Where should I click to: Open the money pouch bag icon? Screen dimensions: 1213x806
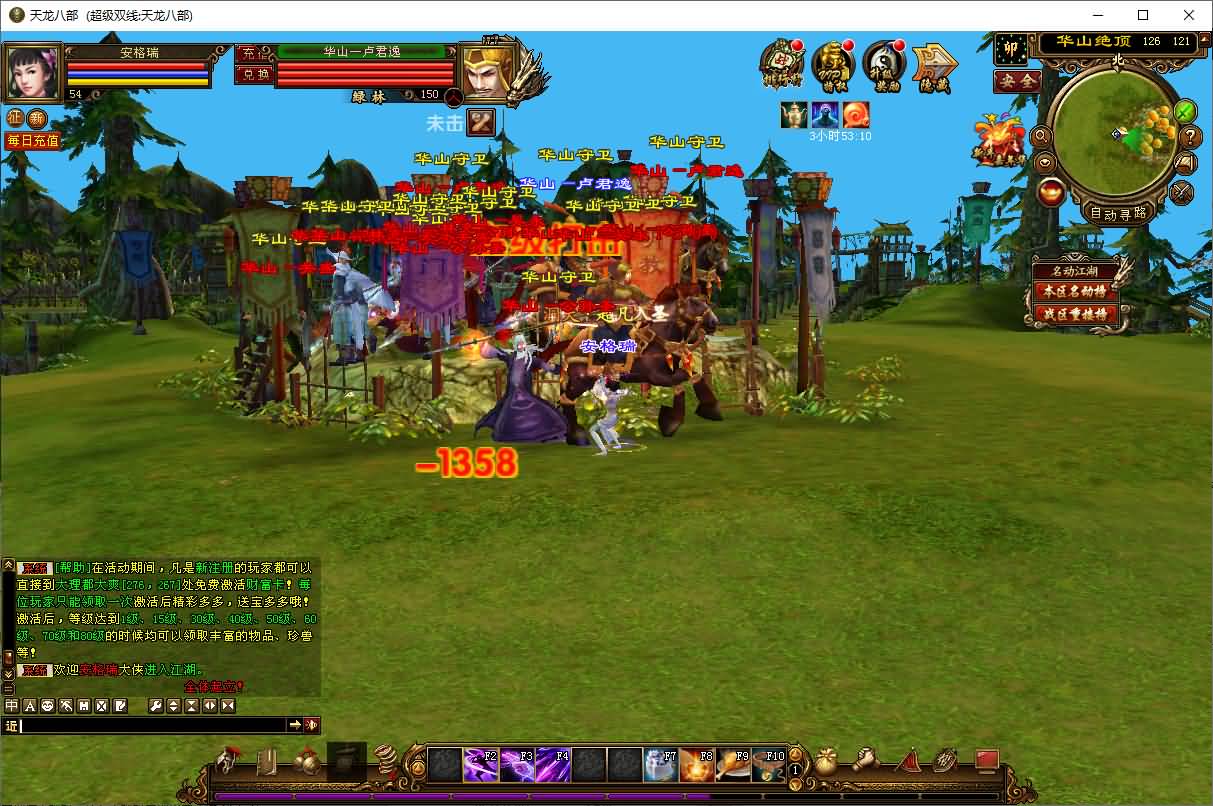[x=826, y=762]
